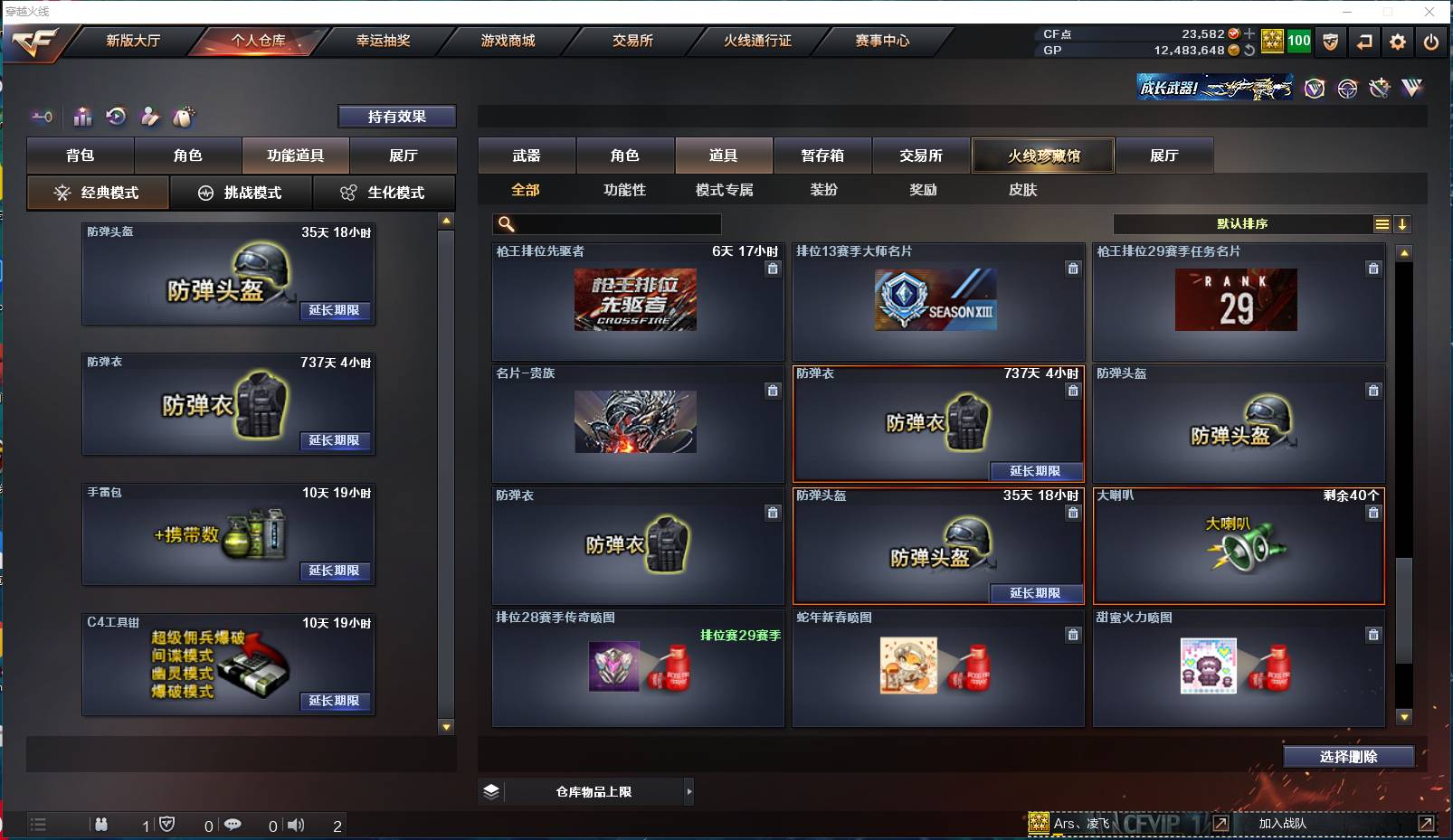Toggle the descending sort arrow
Image resolution: width=1453 pixels, height=840 pixels.
point(1403,223)
